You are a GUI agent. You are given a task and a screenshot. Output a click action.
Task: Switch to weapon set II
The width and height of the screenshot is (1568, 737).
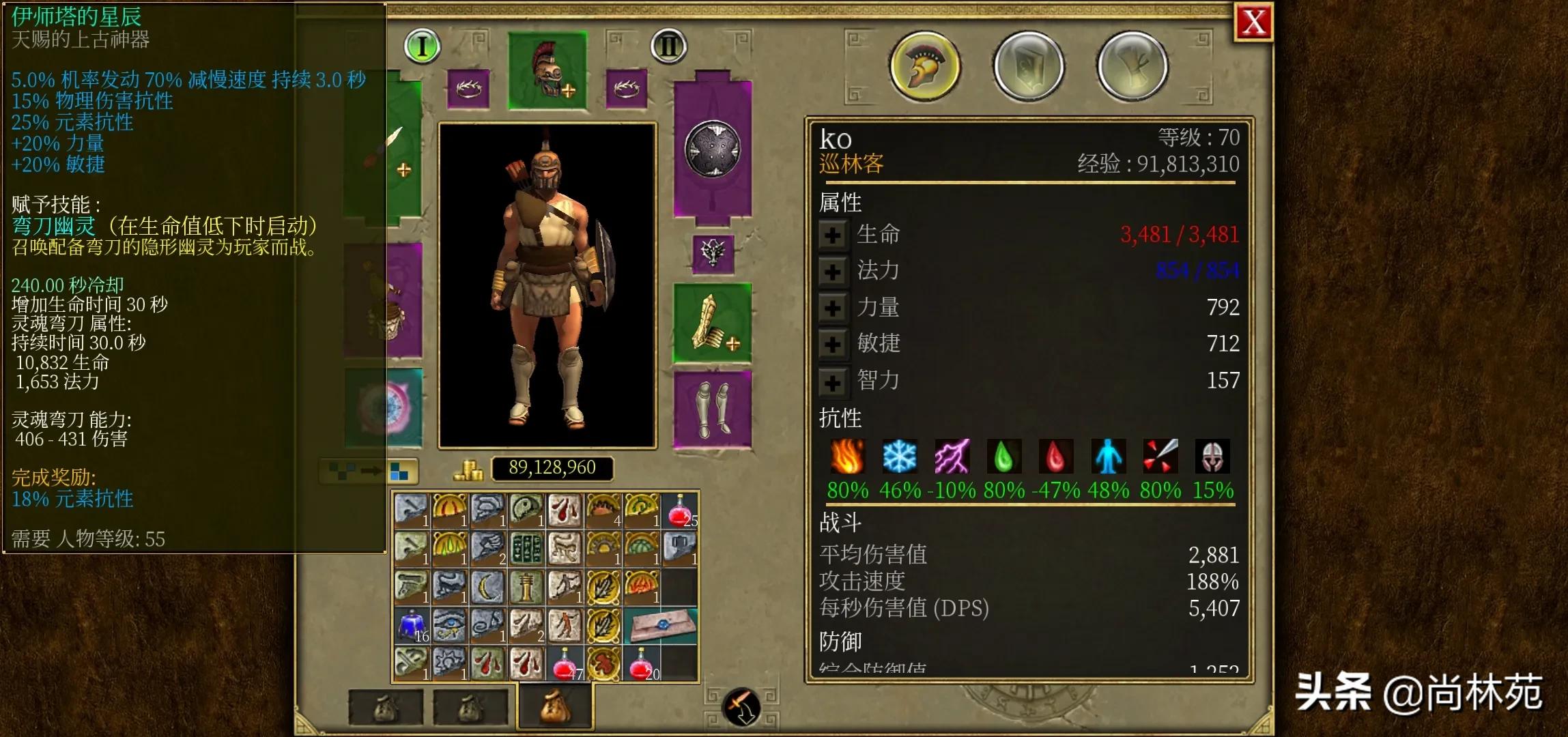pos(668,46)
